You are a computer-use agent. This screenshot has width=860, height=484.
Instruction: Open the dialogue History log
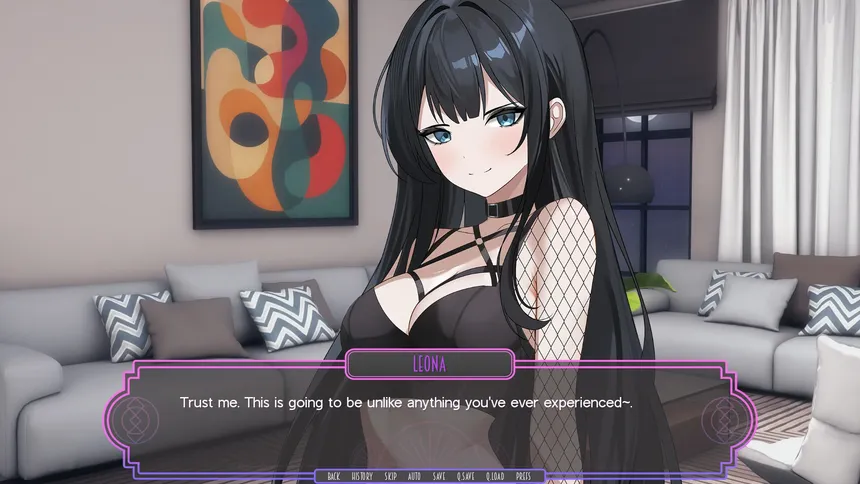click(x=362, y=476)
